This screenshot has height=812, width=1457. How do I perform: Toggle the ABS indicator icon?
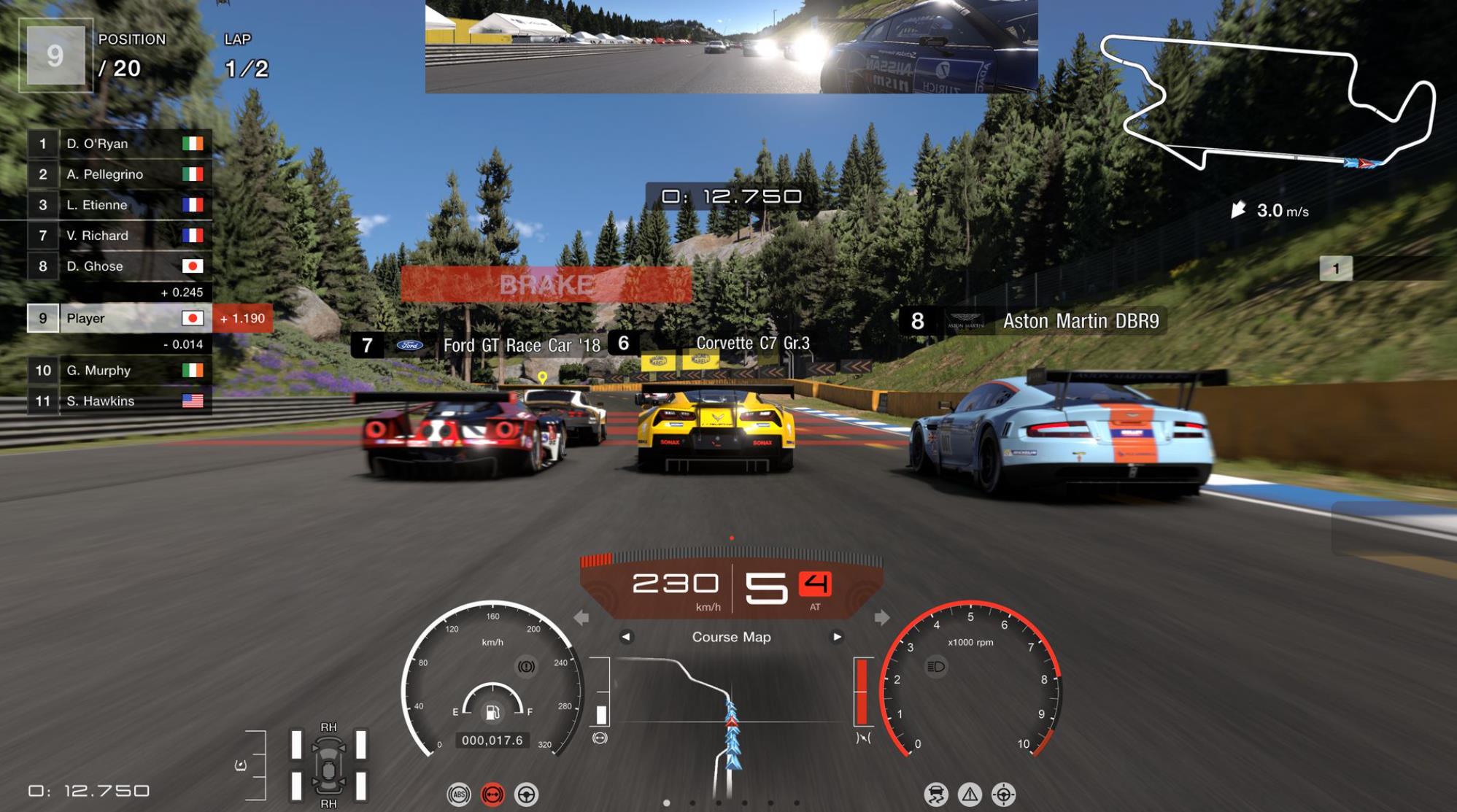click(459, 794)
